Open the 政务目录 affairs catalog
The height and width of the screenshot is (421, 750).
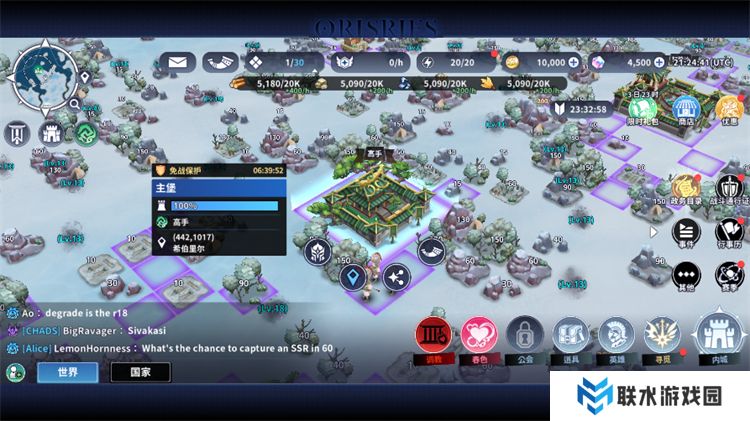(686, 188)
